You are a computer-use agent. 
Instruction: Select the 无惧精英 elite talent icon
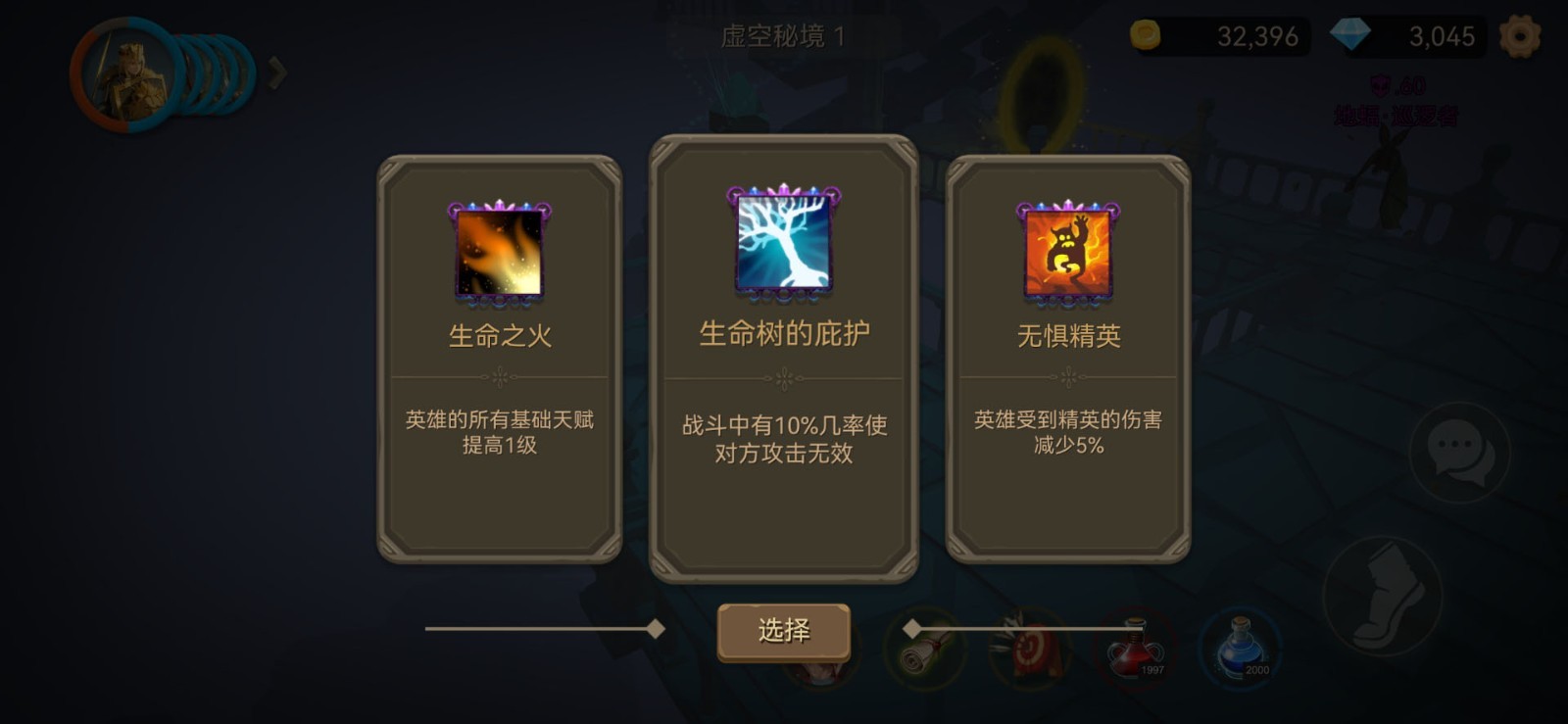[x=1067, y=251]
